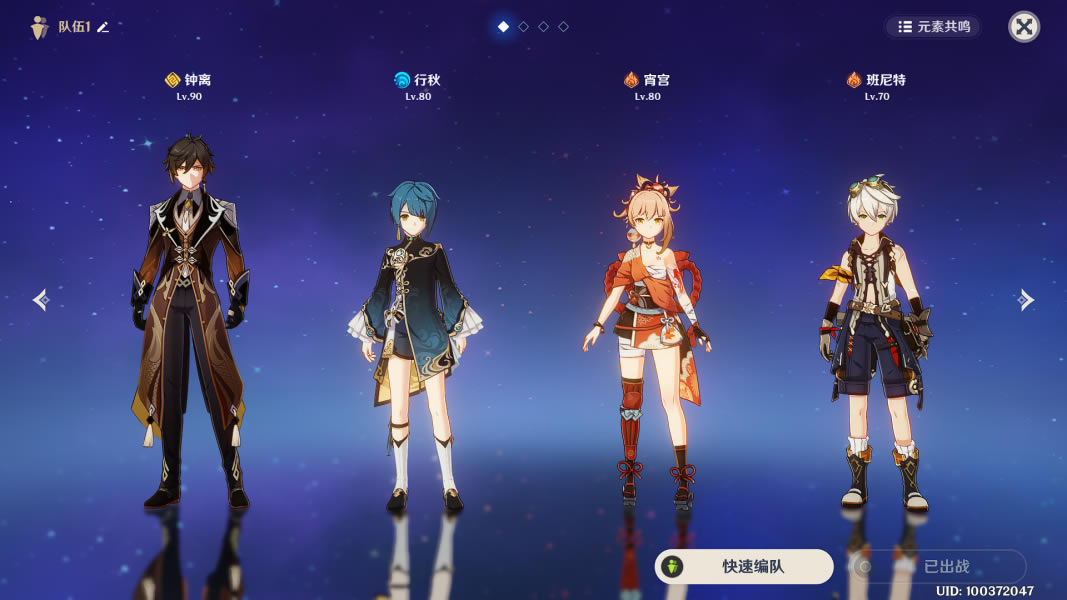Viewport: 1067px width, 600px height.
Task: Click the 快速编队 quick setup button
Action: point(744,566)
